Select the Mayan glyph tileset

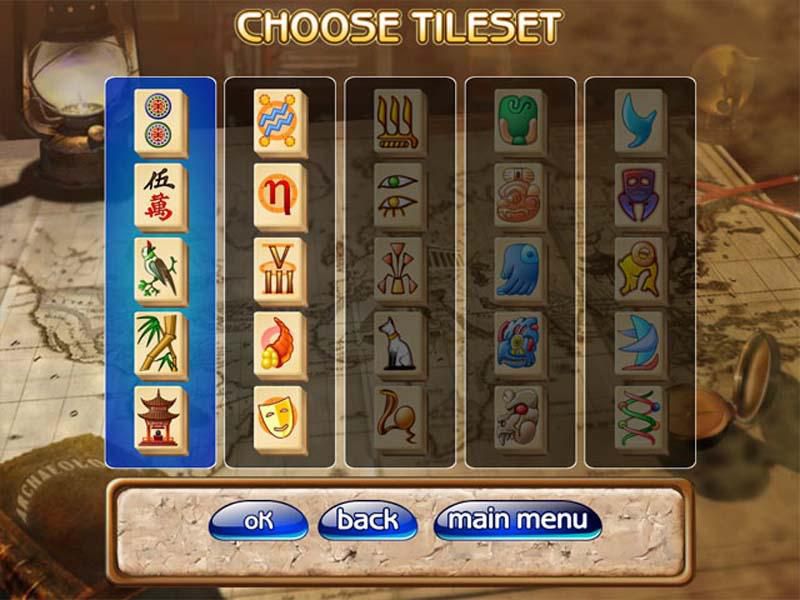(520, 272)
